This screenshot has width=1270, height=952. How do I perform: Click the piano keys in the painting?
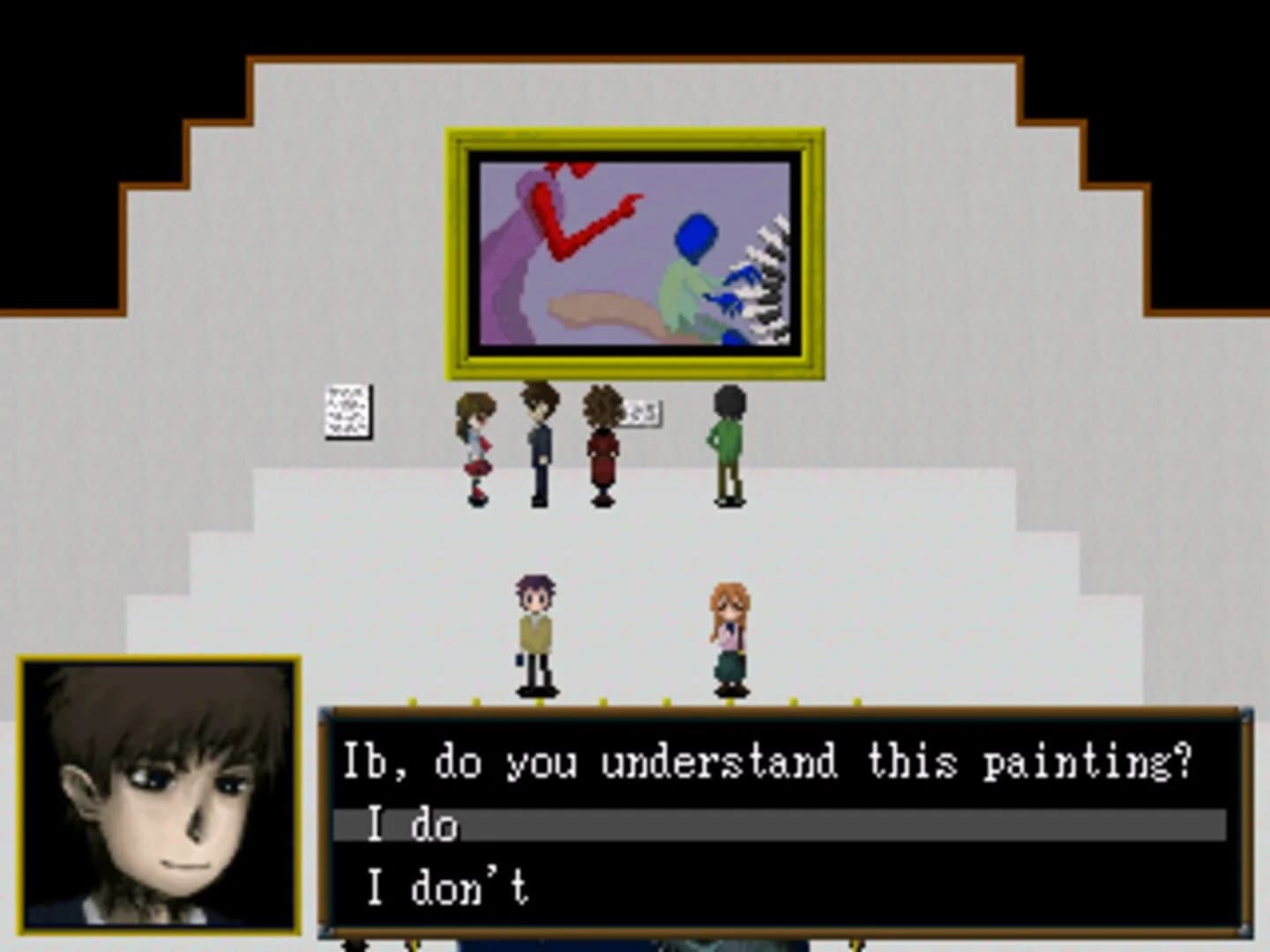coord(767,282)
